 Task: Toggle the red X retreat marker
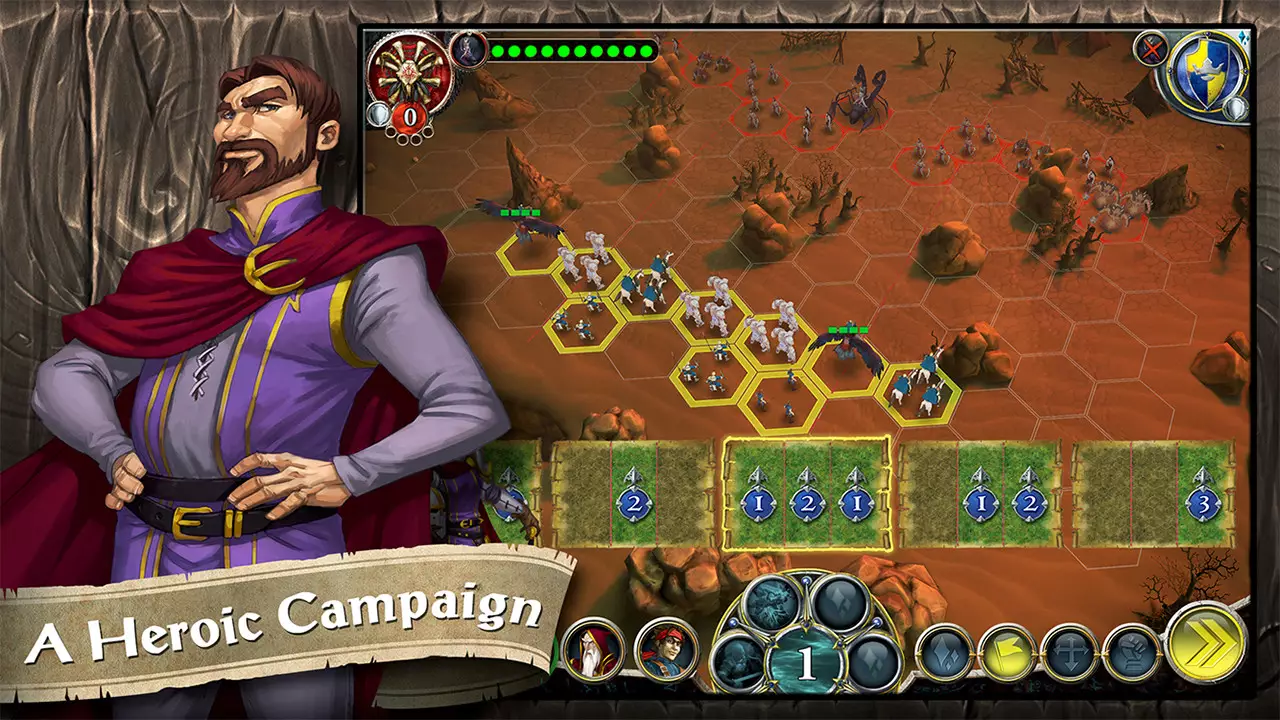tap(1150, 48)
